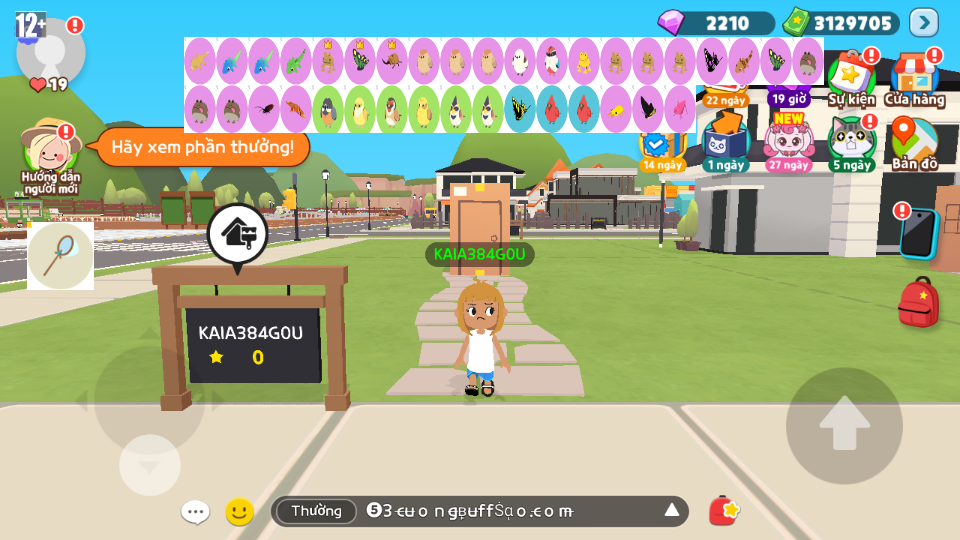Click the jump arrow button
Image resolution: width=960 pixels, height=540 pixels.
tap(844, 426)
